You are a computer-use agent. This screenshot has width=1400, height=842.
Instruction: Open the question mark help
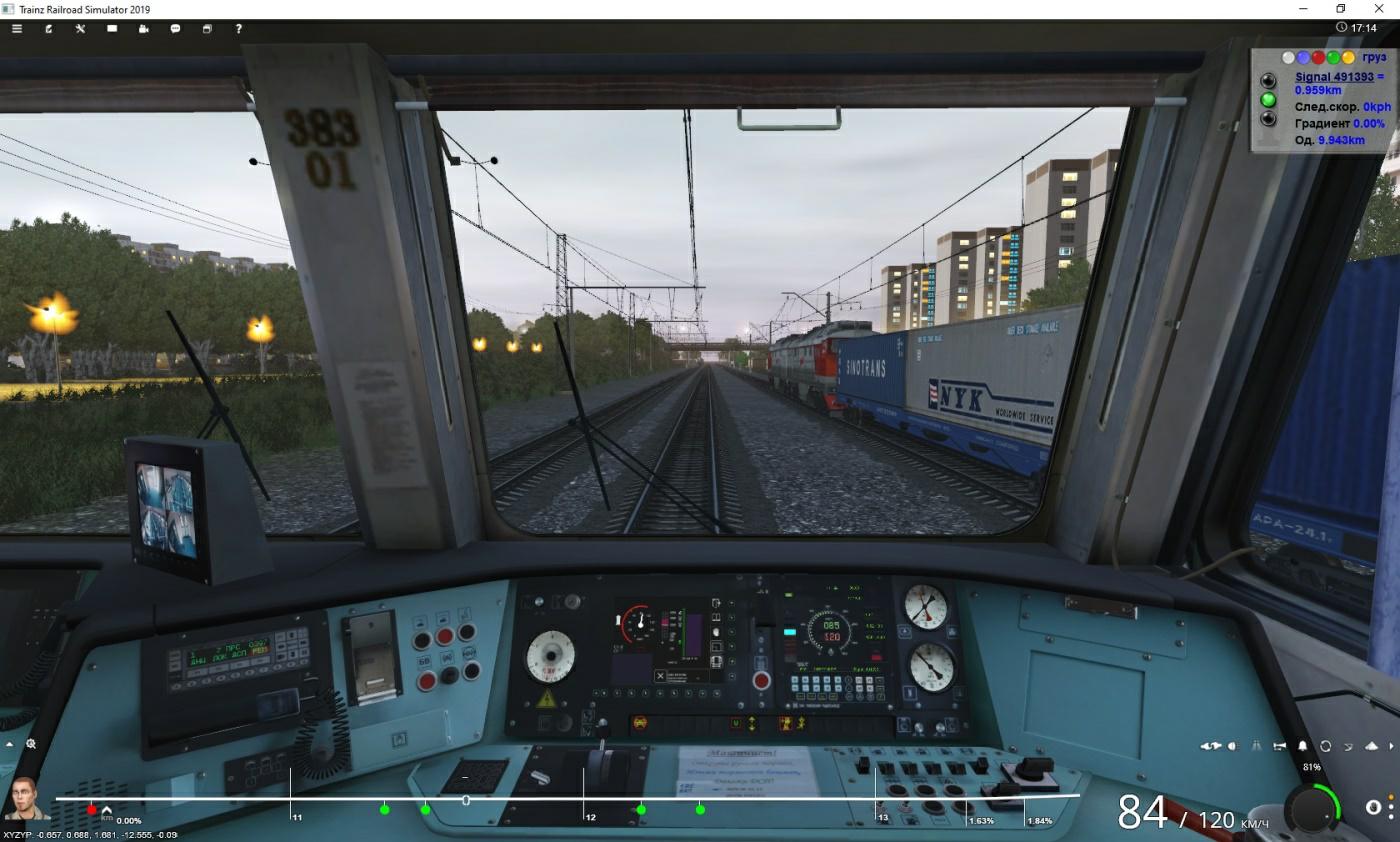point(238,29)
